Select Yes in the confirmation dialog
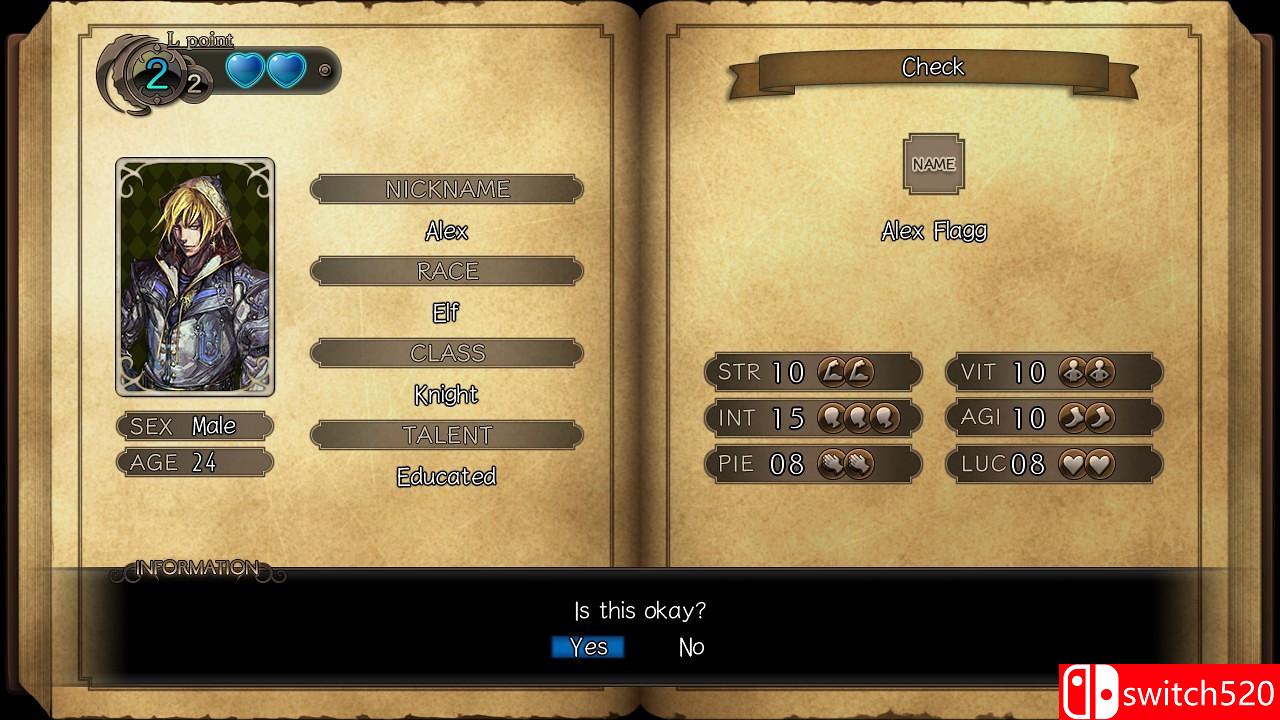The height and width of the screenshot is (720, 1280). coord(587,647)
